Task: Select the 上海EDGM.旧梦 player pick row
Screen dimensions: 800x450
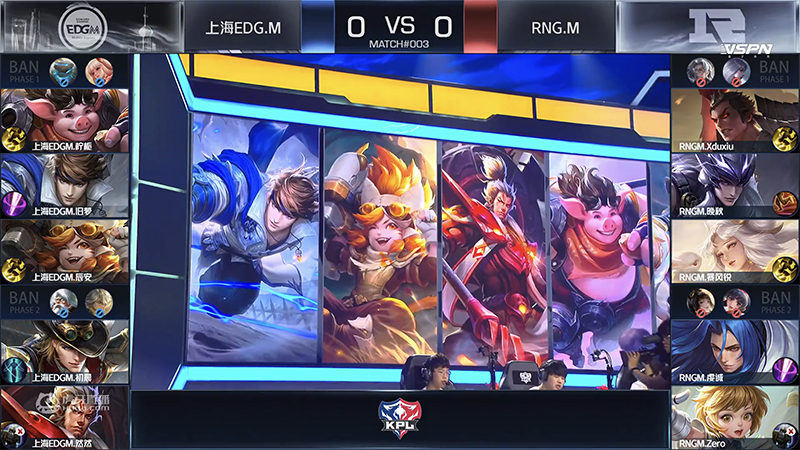Action: [65, 186]
